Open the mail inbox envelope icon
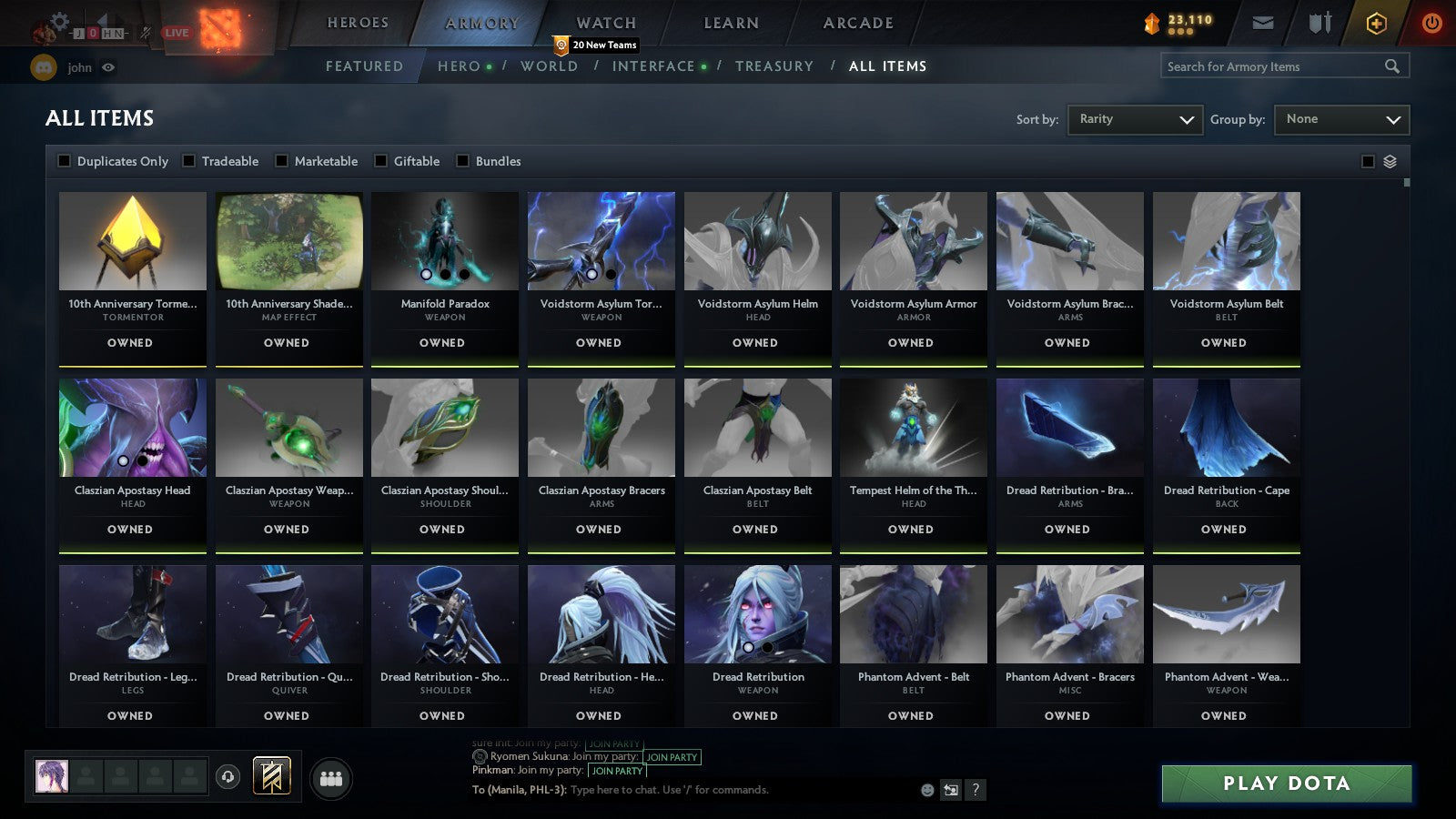The image size is (1456, 819). [1263, 23]
